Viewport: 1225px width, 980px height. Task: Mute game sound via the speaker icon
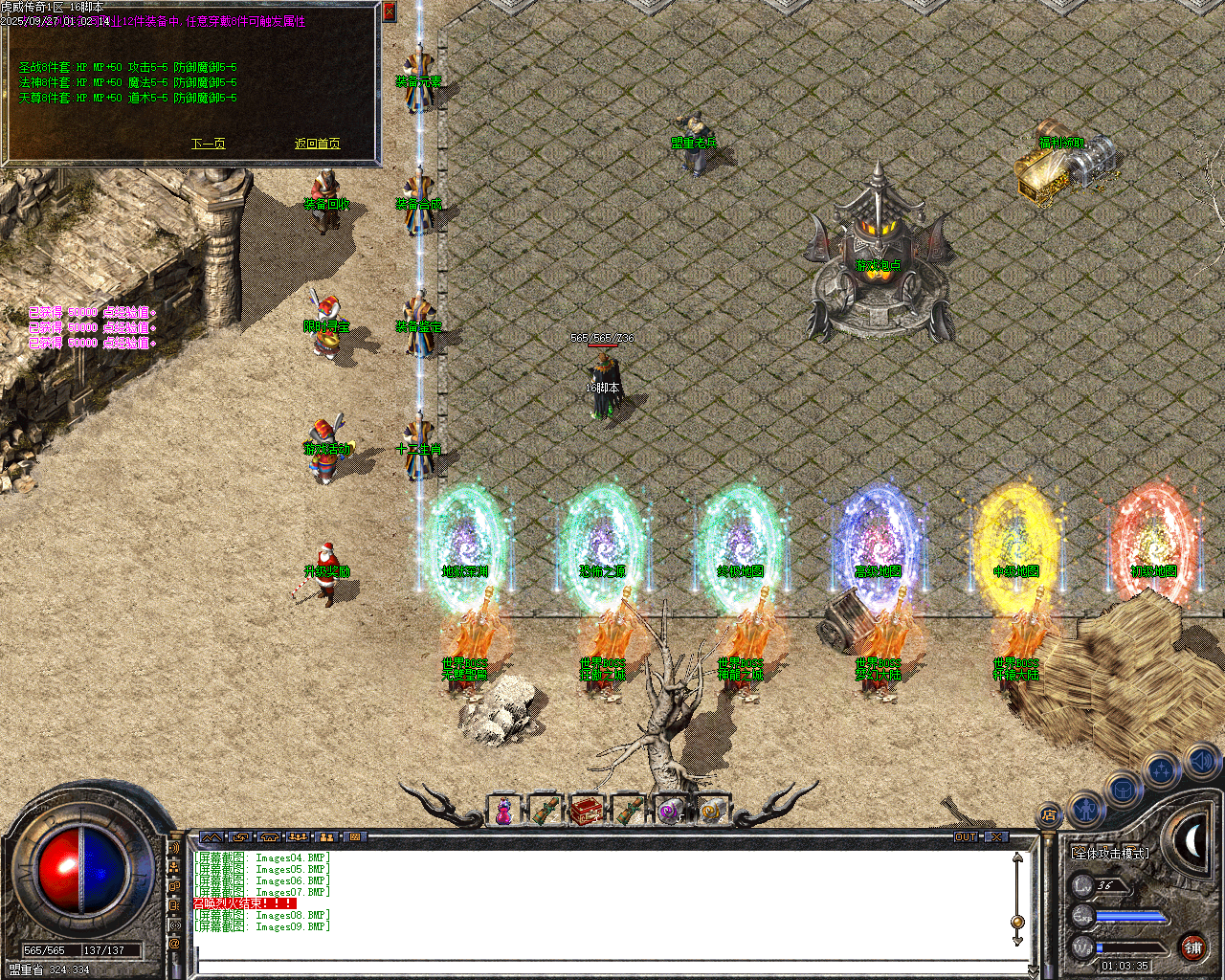(1200, 763)
